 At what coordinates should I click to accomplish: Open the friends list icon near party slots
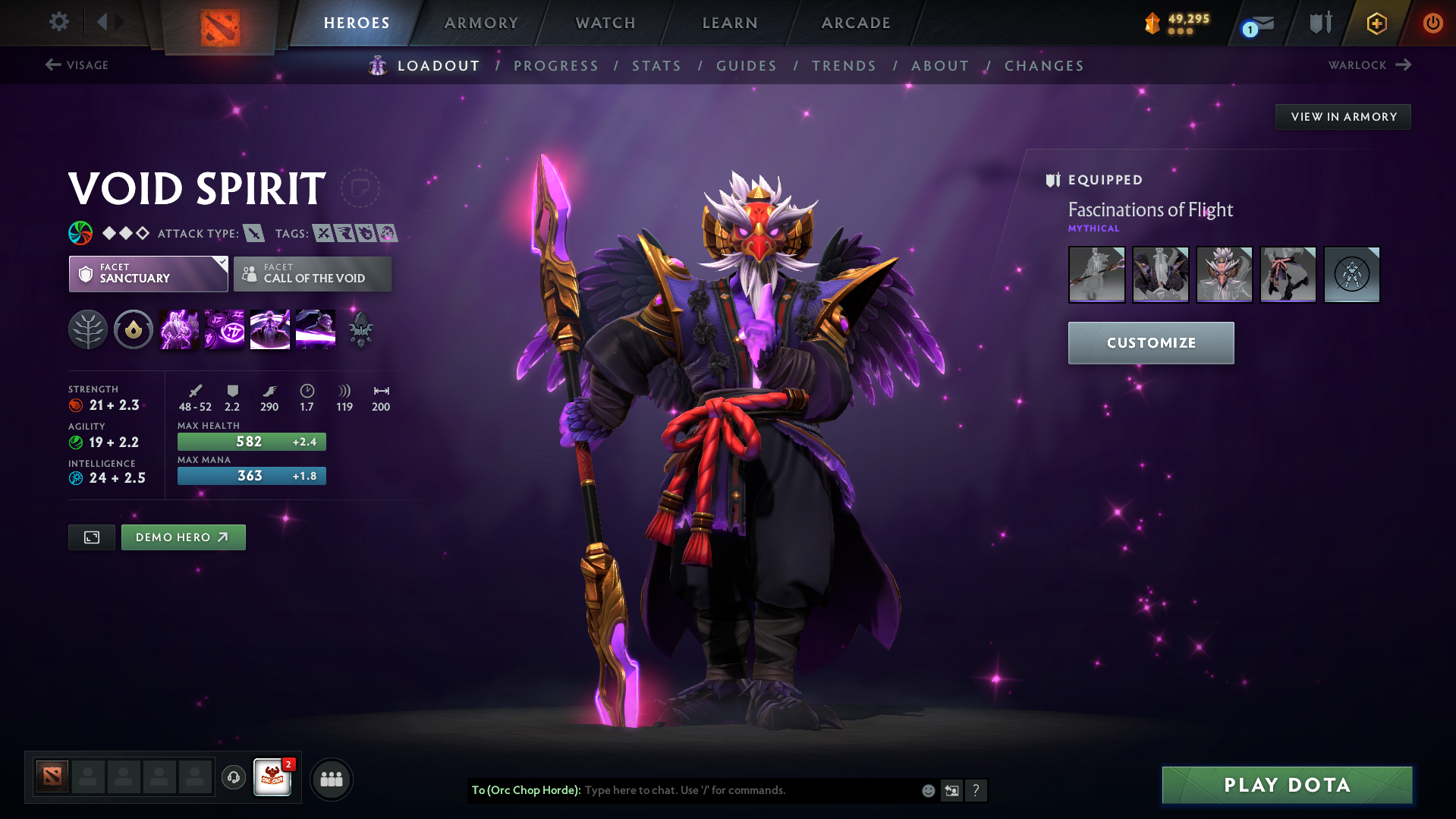click(332, 779)
